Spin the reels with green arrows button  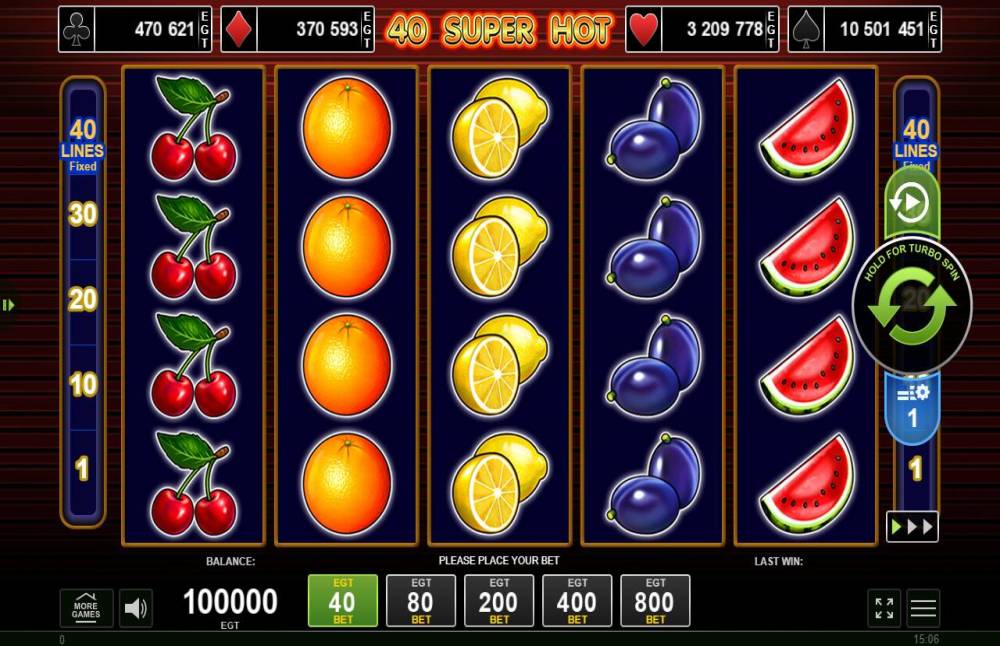(x=911, y=307)
